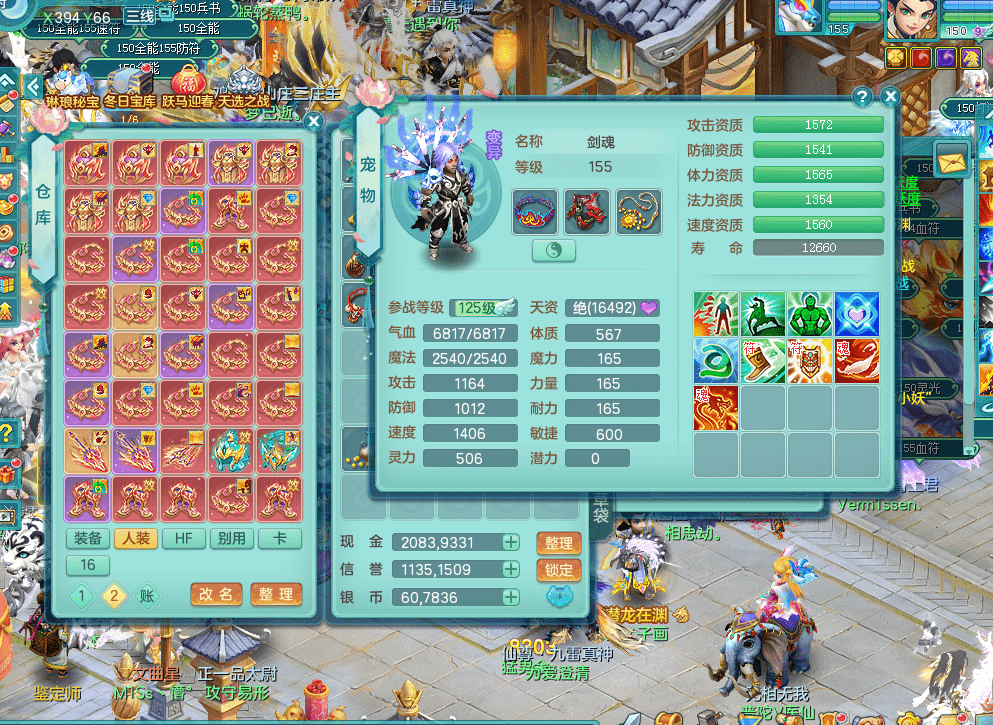Open the HF warehouse tab
Screen dimensions: 993x725
point(184,538)
